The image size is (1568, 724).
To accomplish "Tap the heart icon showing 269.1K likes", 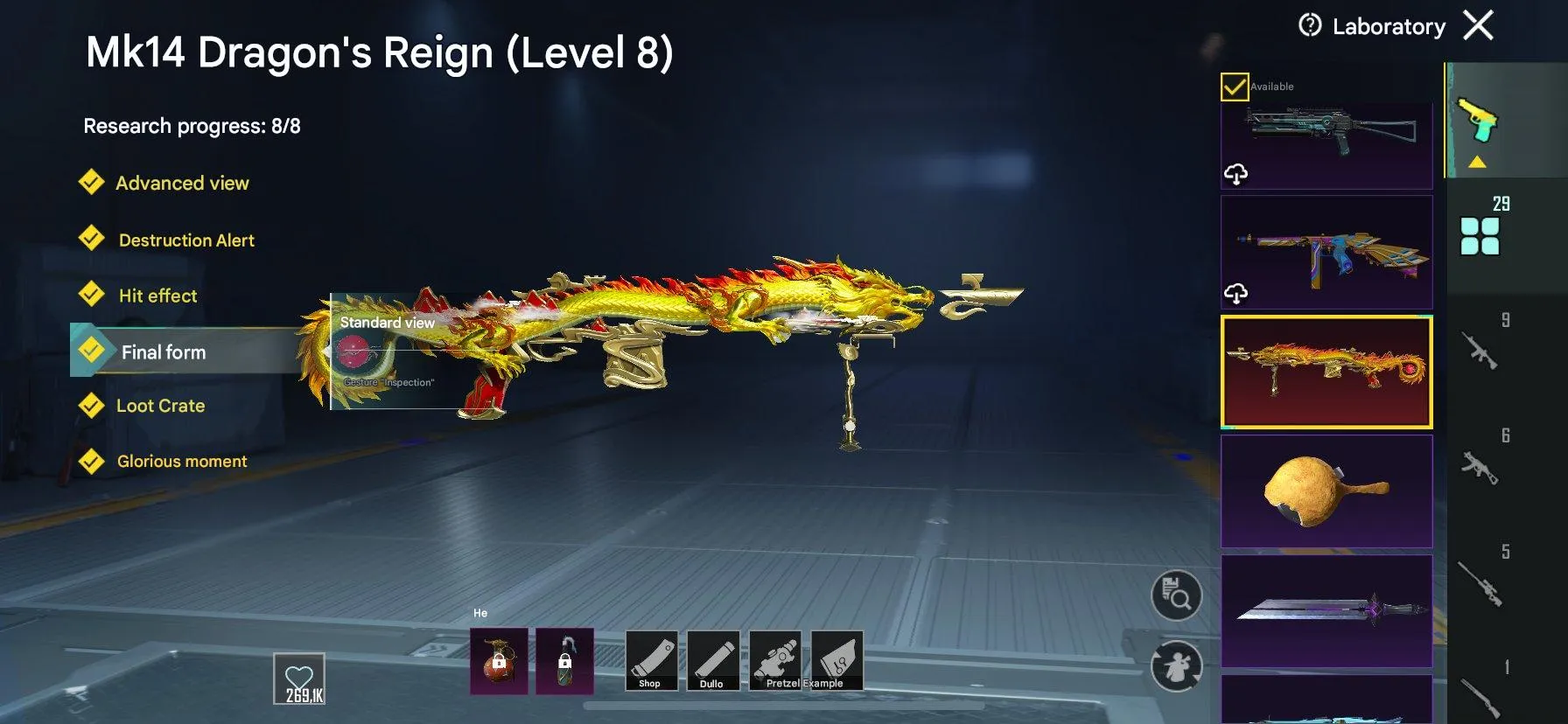I will click(x=298, y=676).
